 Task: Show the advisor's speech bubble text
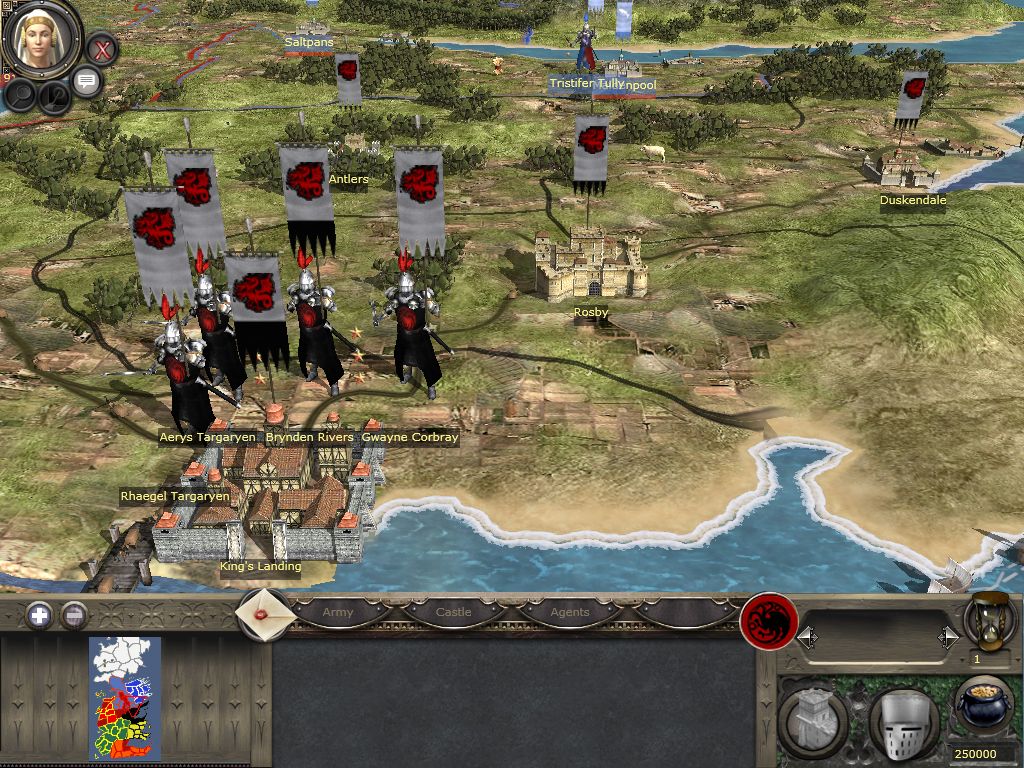pyautogui.click(x=87, y=82)
